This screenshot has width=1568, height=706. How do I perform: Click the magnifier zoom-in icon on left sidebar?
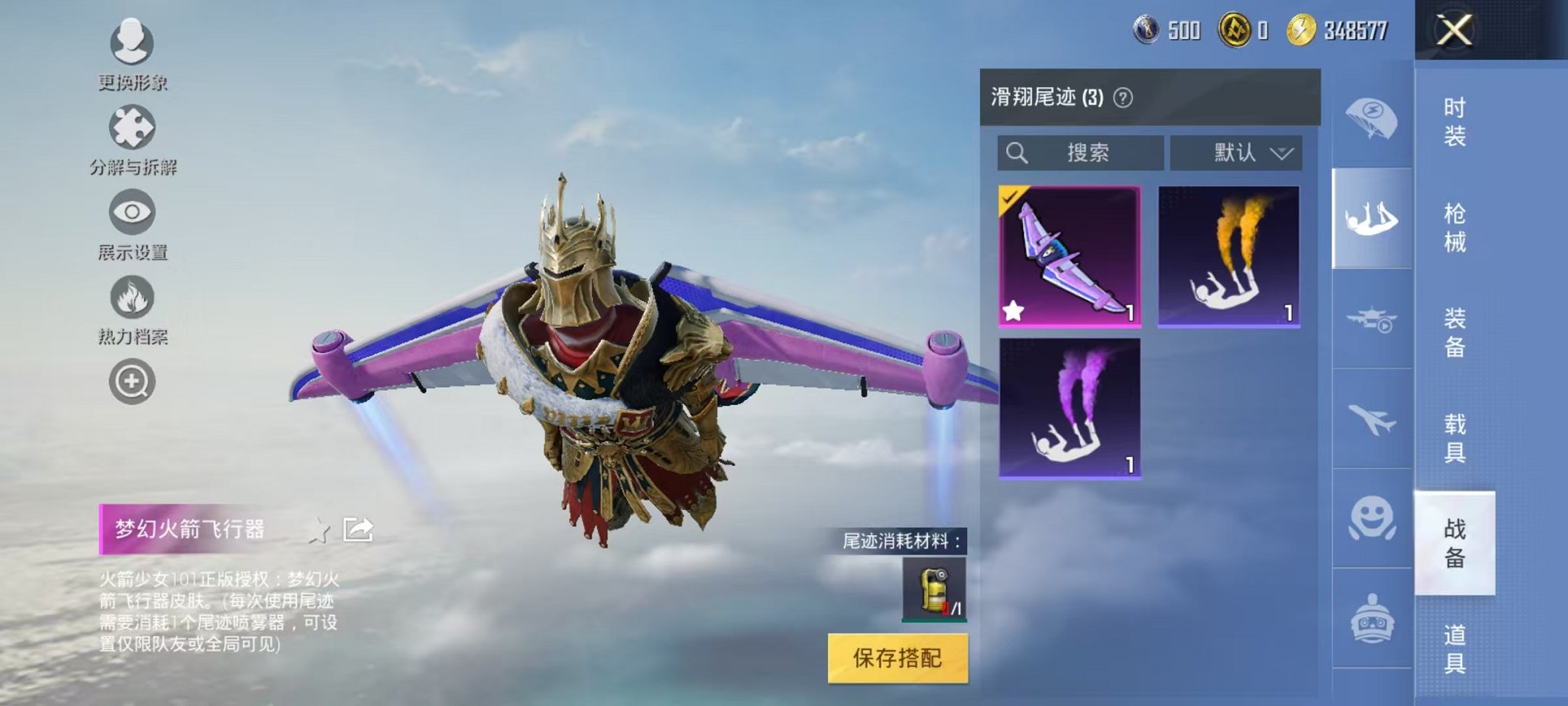click(x=132, y=380)
